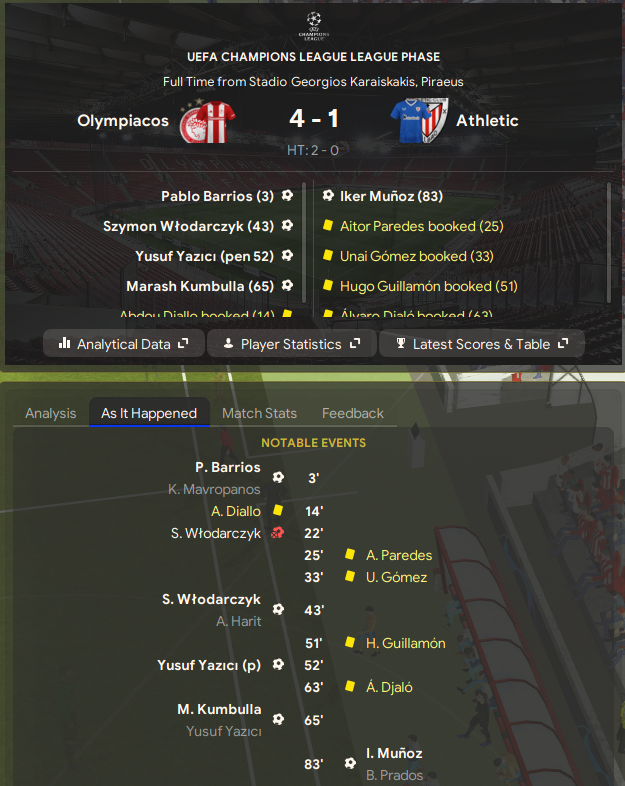
Task: Open the Analytical Data panel
Action: pyautogui.click(x=123, y=344)
